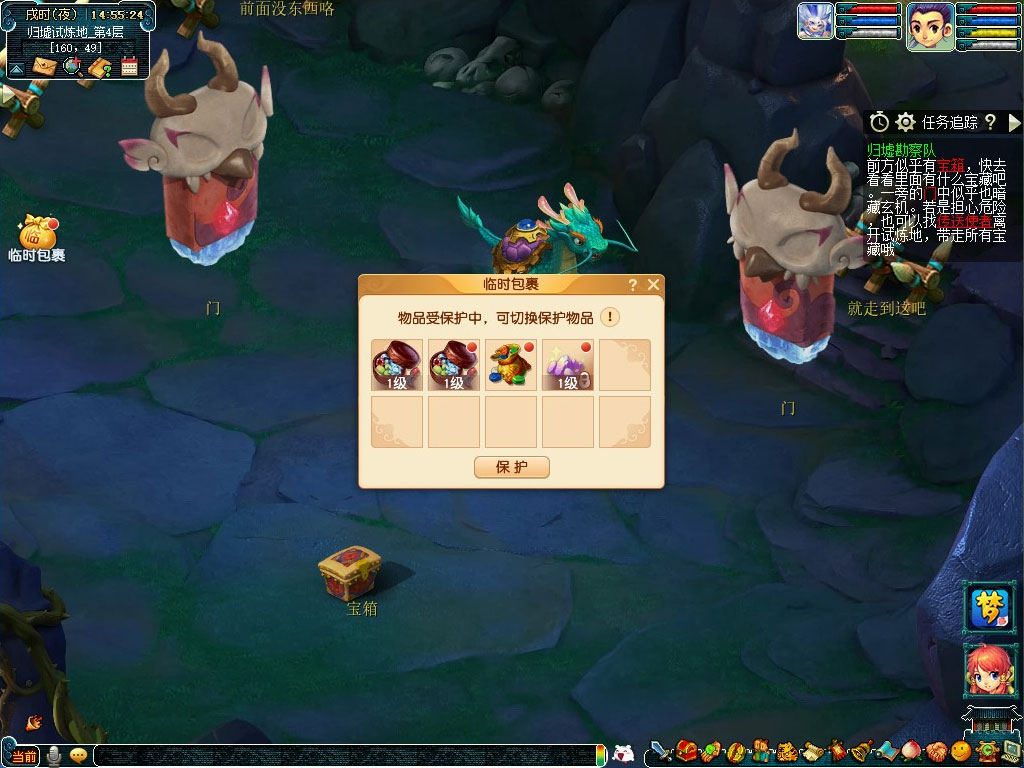Collapse the quest tracker with the arrow
This screenshot has height=768, width=1024.
[1015, 122]
